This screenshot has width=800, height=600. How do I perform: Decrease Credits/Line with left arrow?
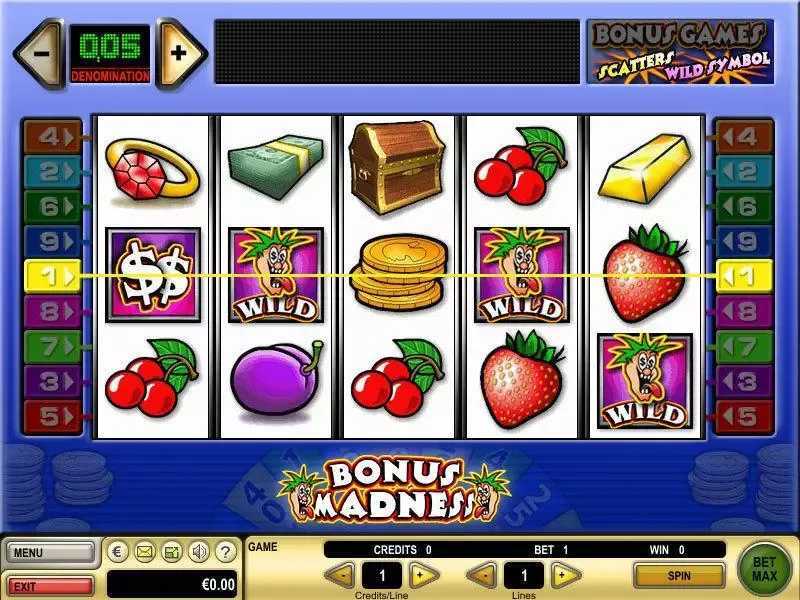click(x=341, y=575)
